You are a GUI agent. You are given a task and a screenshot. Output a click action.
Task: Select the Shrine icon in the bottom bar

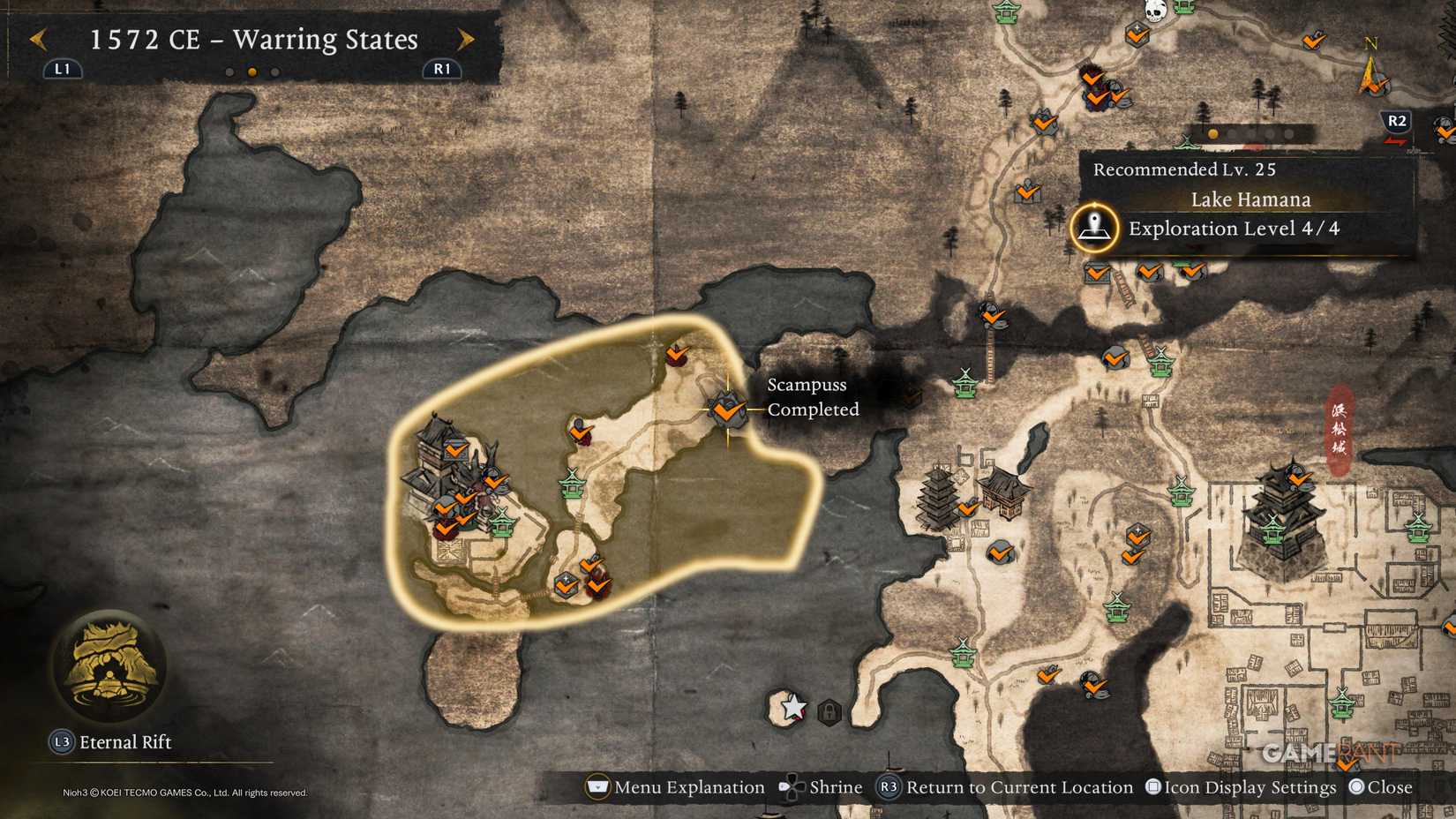coord(791,787)
